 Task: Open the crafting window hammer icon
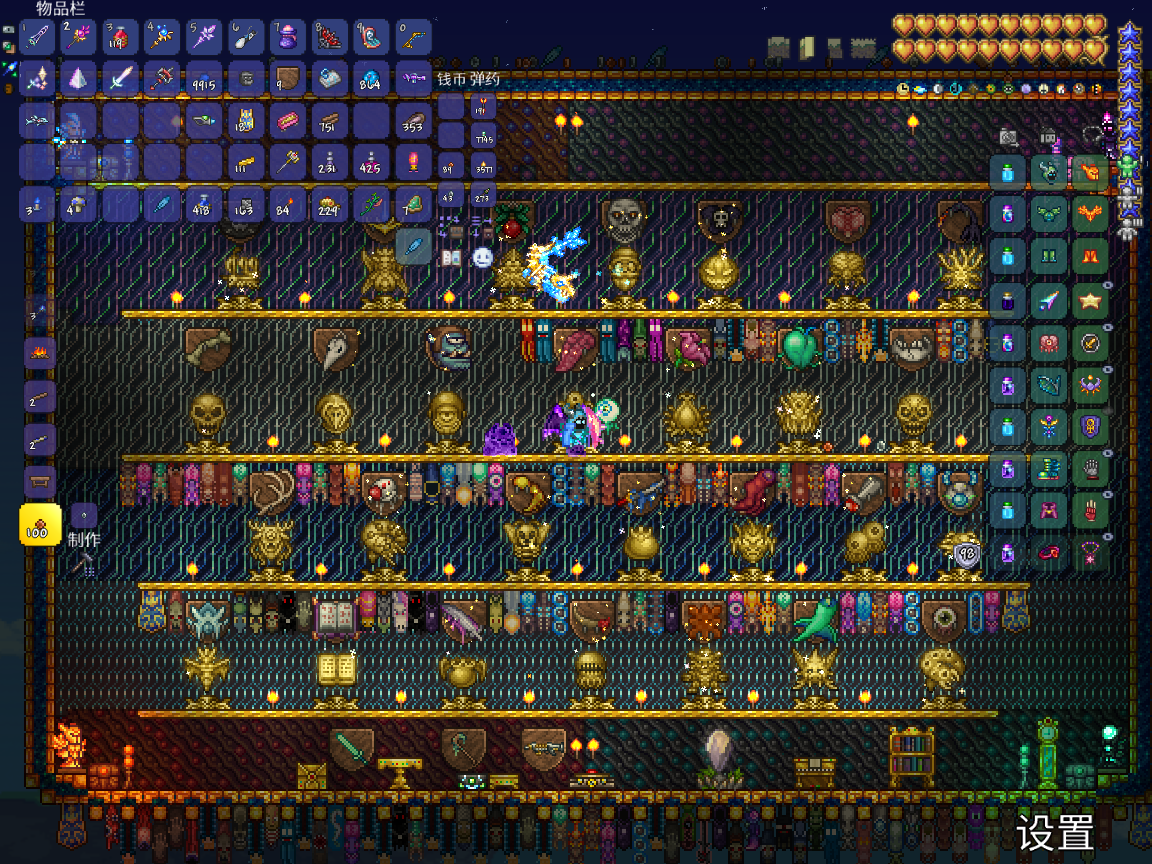point(82,566)
